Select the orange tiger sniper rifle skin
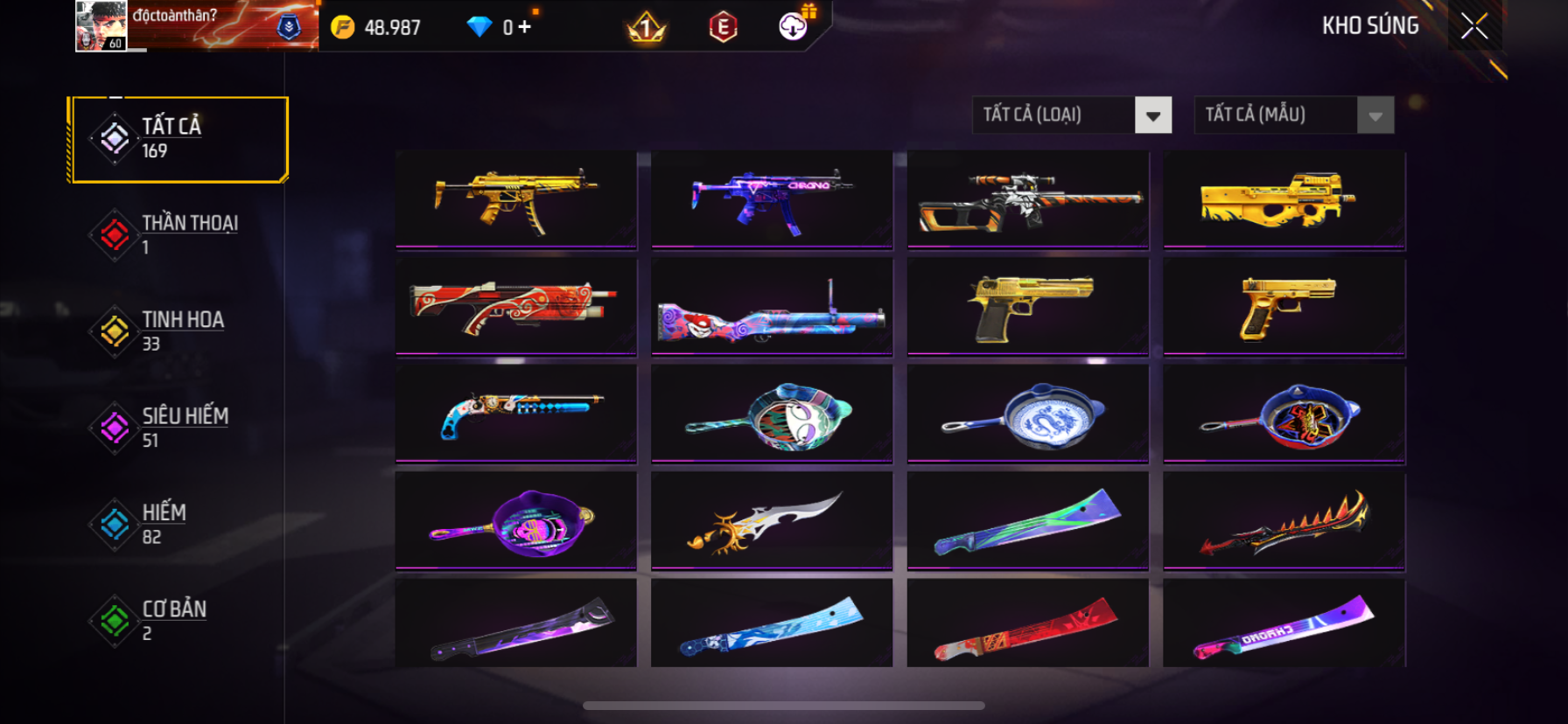The width and height of the screenshot is (1568, 724). point(1028,199)
